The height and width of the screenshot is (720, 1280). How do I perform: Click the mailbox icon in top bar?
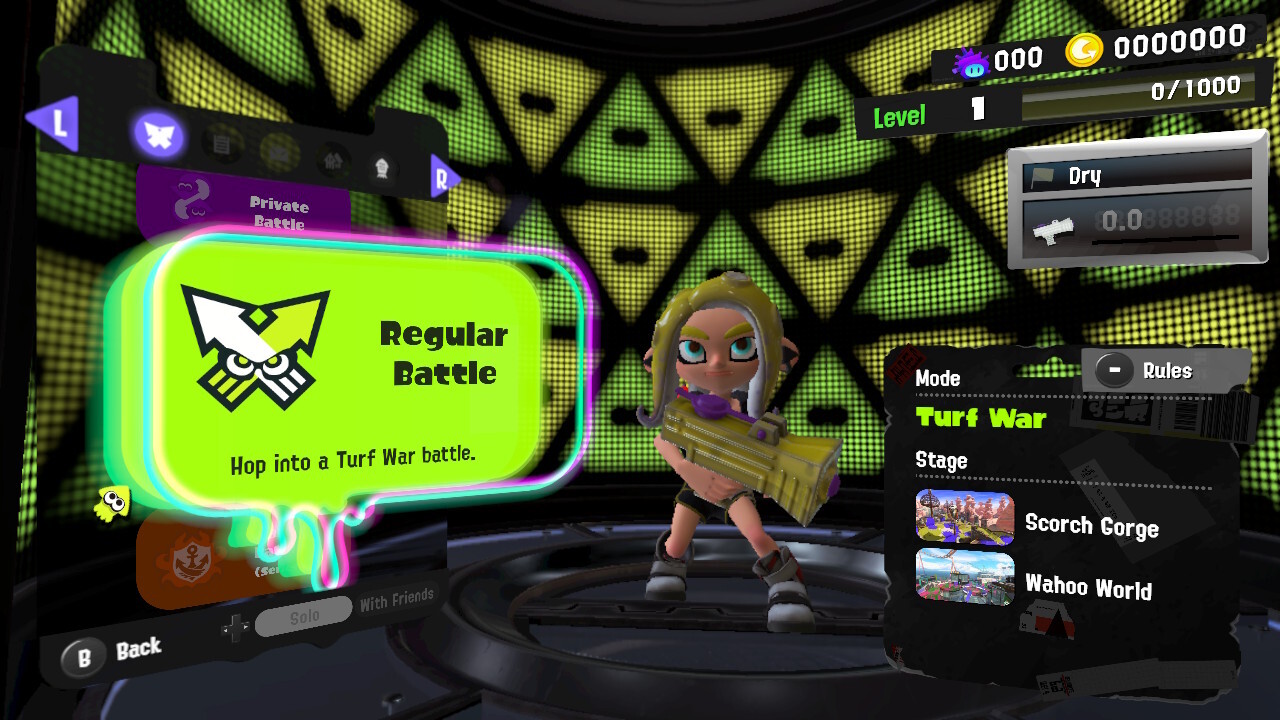(278, 153)
